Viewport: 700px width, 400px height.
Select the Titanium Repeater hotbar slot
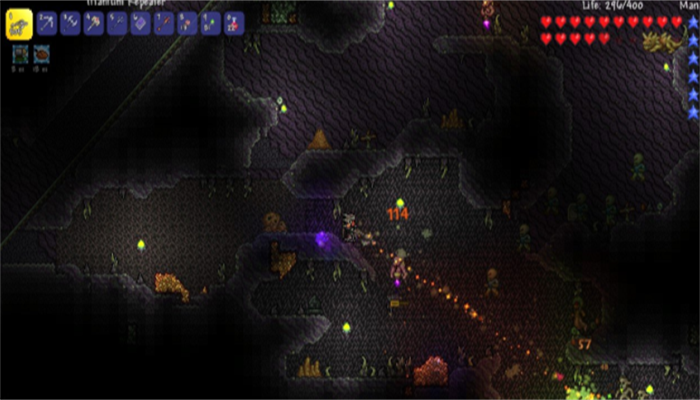point(20,23)
